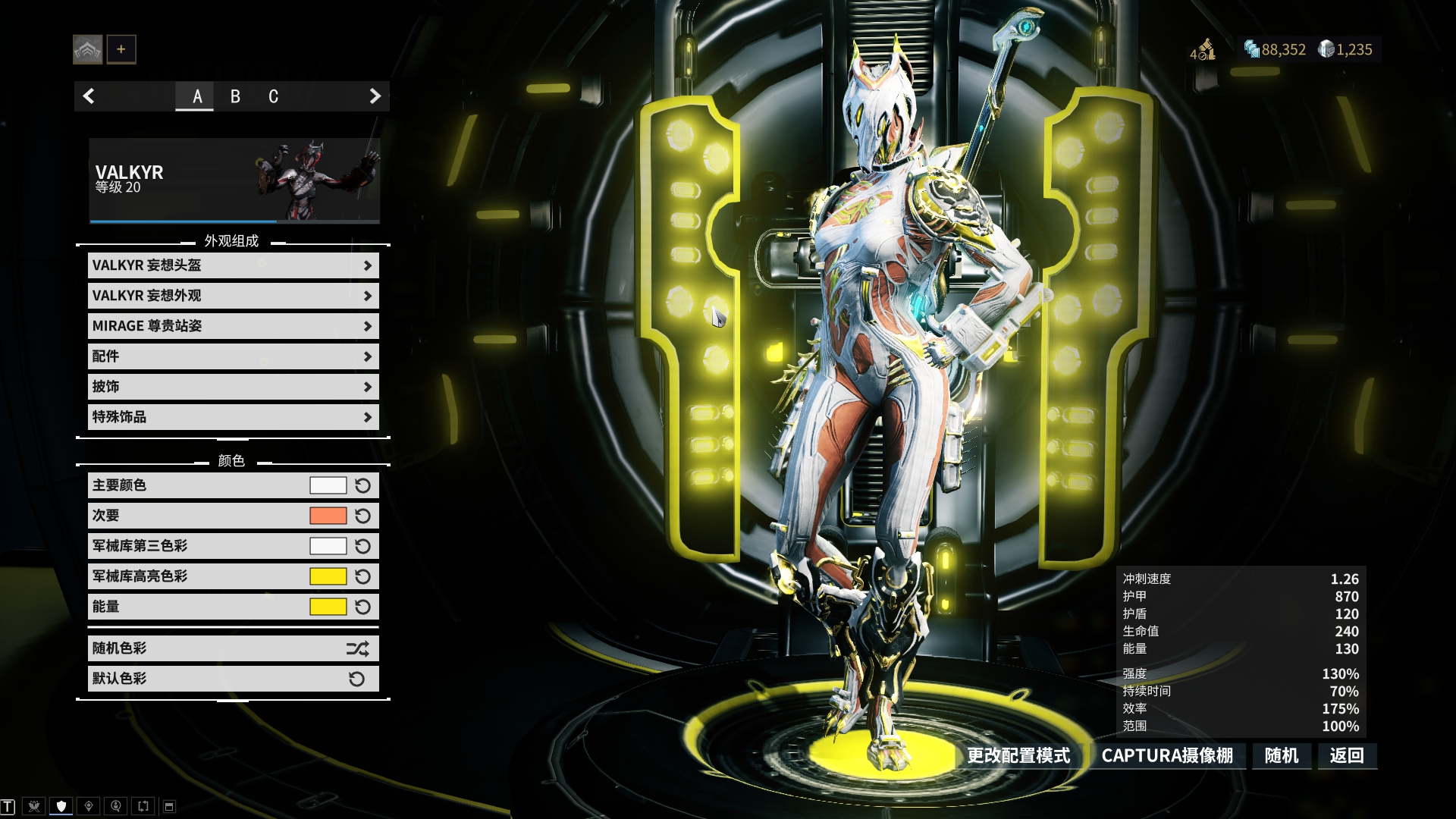The width and height of the screenshot is (1456, 819).
Task: Restore default colors via 默认色彩
Action: (233, 679)
